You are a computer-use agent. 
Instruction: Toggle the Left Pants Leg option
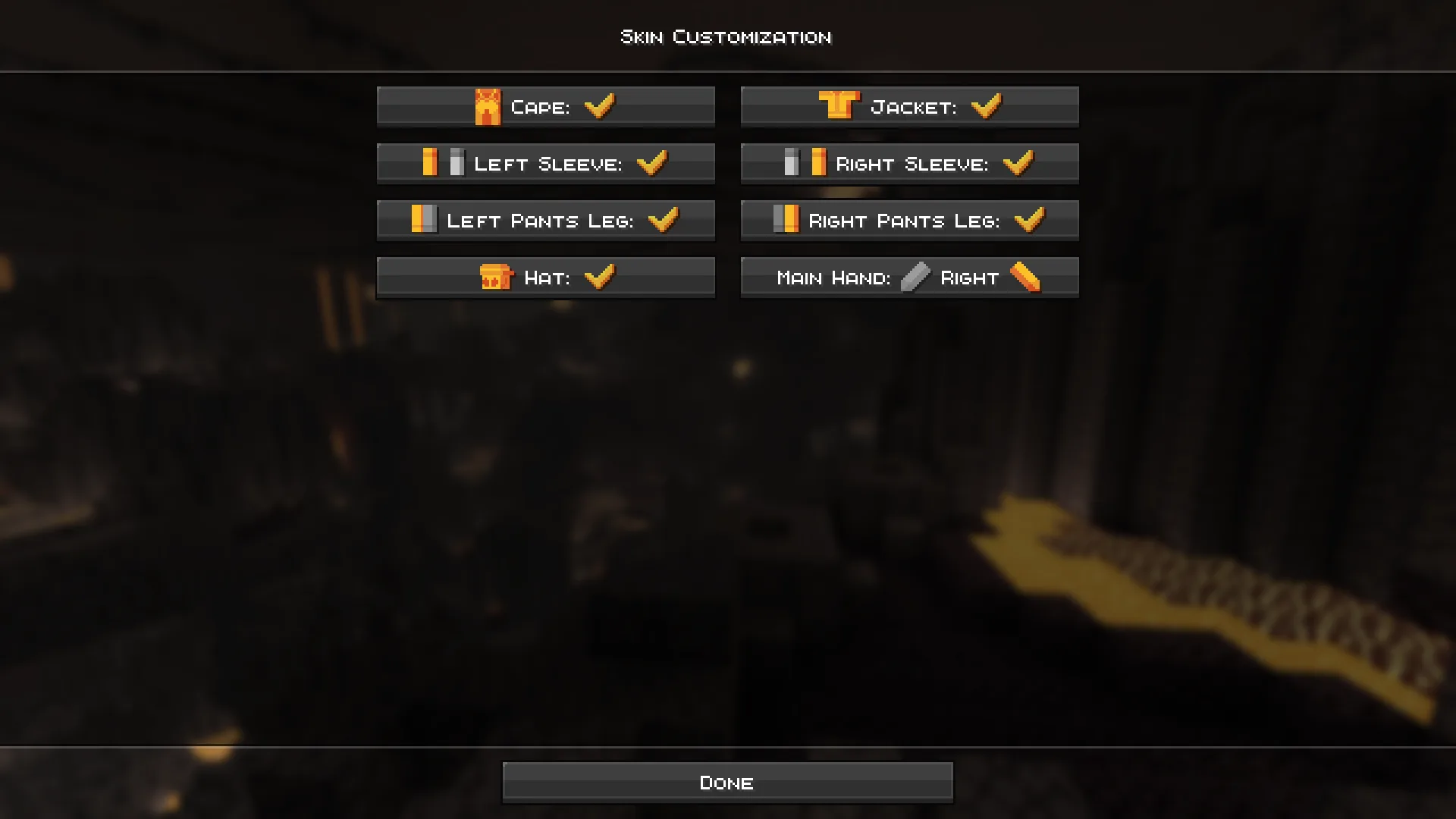point(546,220)
